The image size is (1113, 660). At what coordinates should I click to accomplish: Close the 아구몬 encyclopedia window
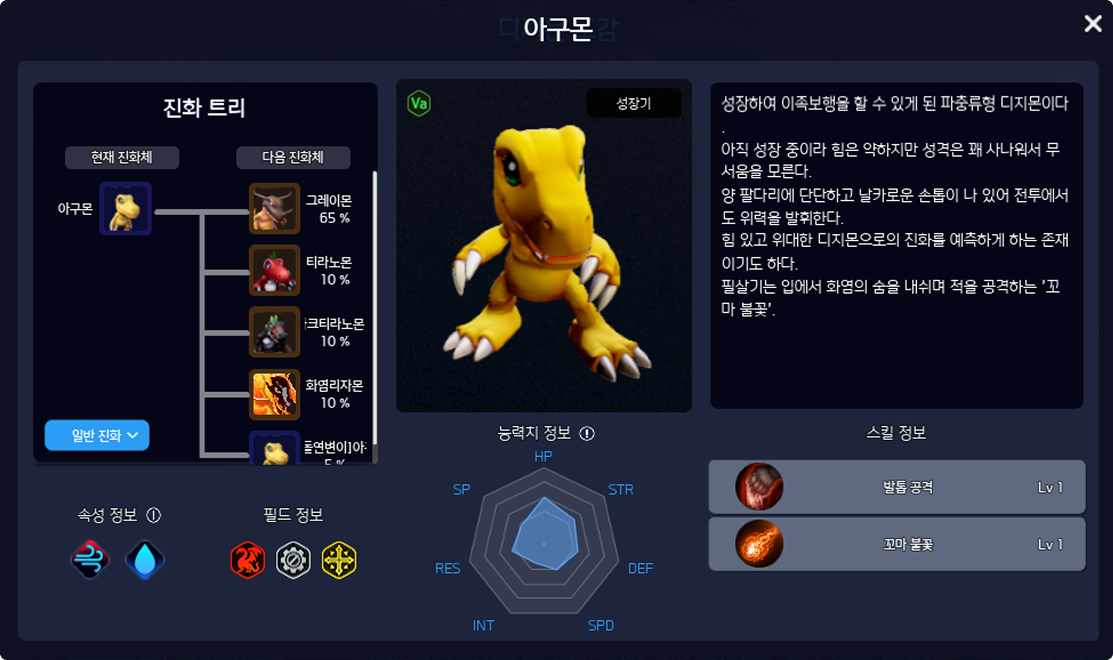[x=1093, y=24]
